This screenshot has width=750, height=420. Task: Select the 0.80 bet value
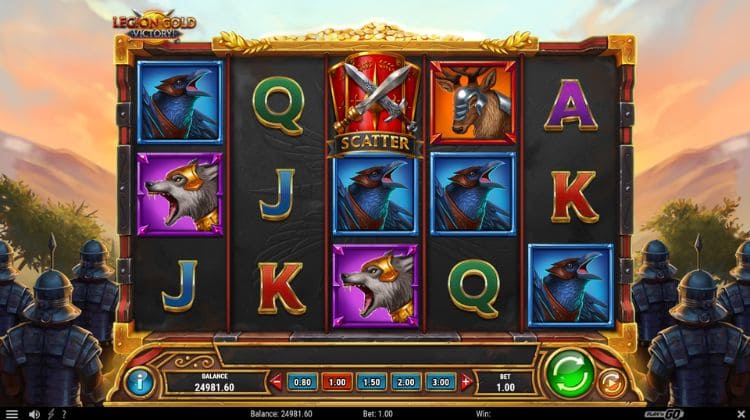[x=301, y=381]
